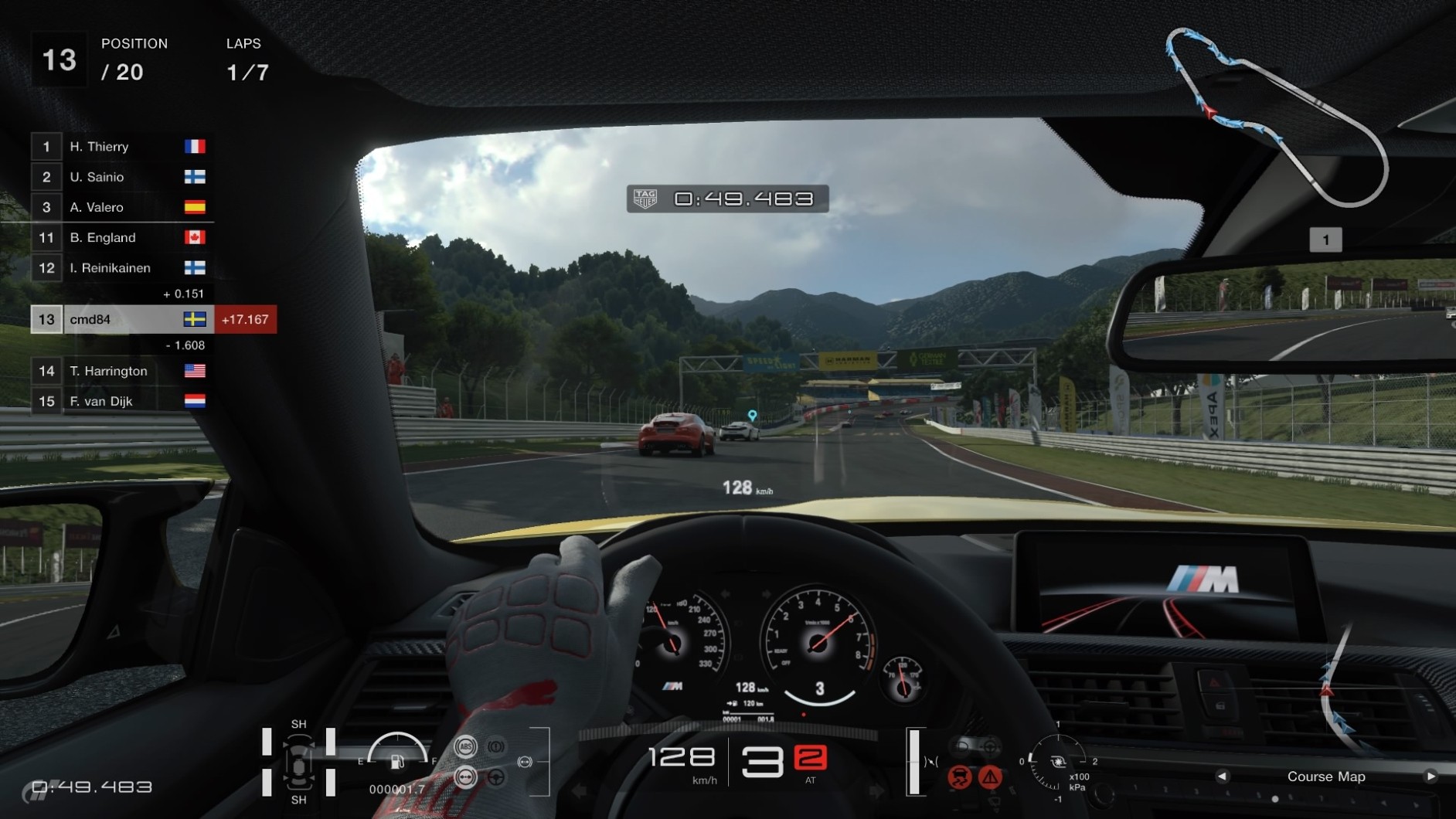Image resolution: width=1456 pixels, height=819 pixels.
Task: Open the full circuit course map
Action: [1277, 116]
